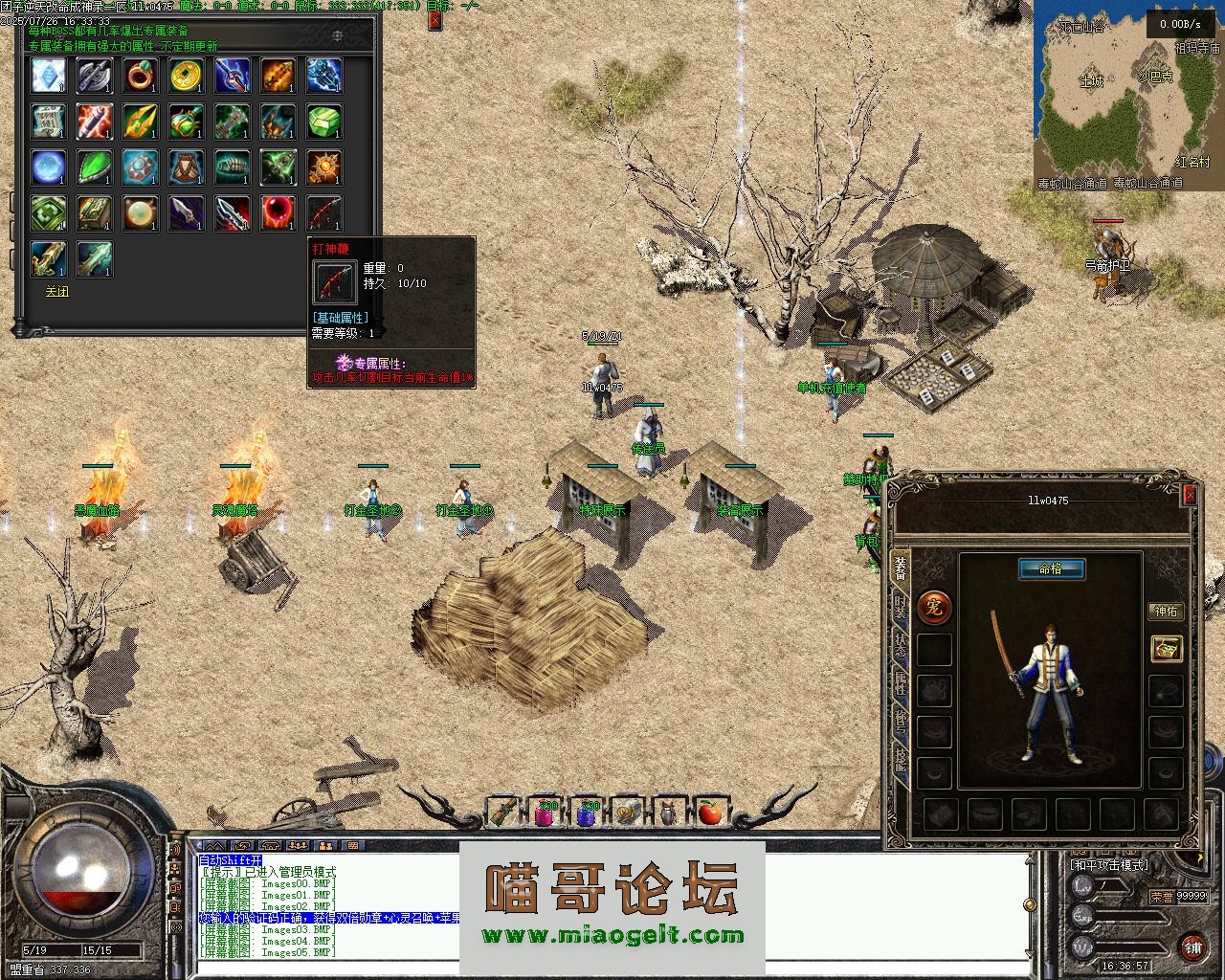Open the treasure chest icon in character panel
The height and width of the screenshot is (980, 1225).
tap(1166, 648)
